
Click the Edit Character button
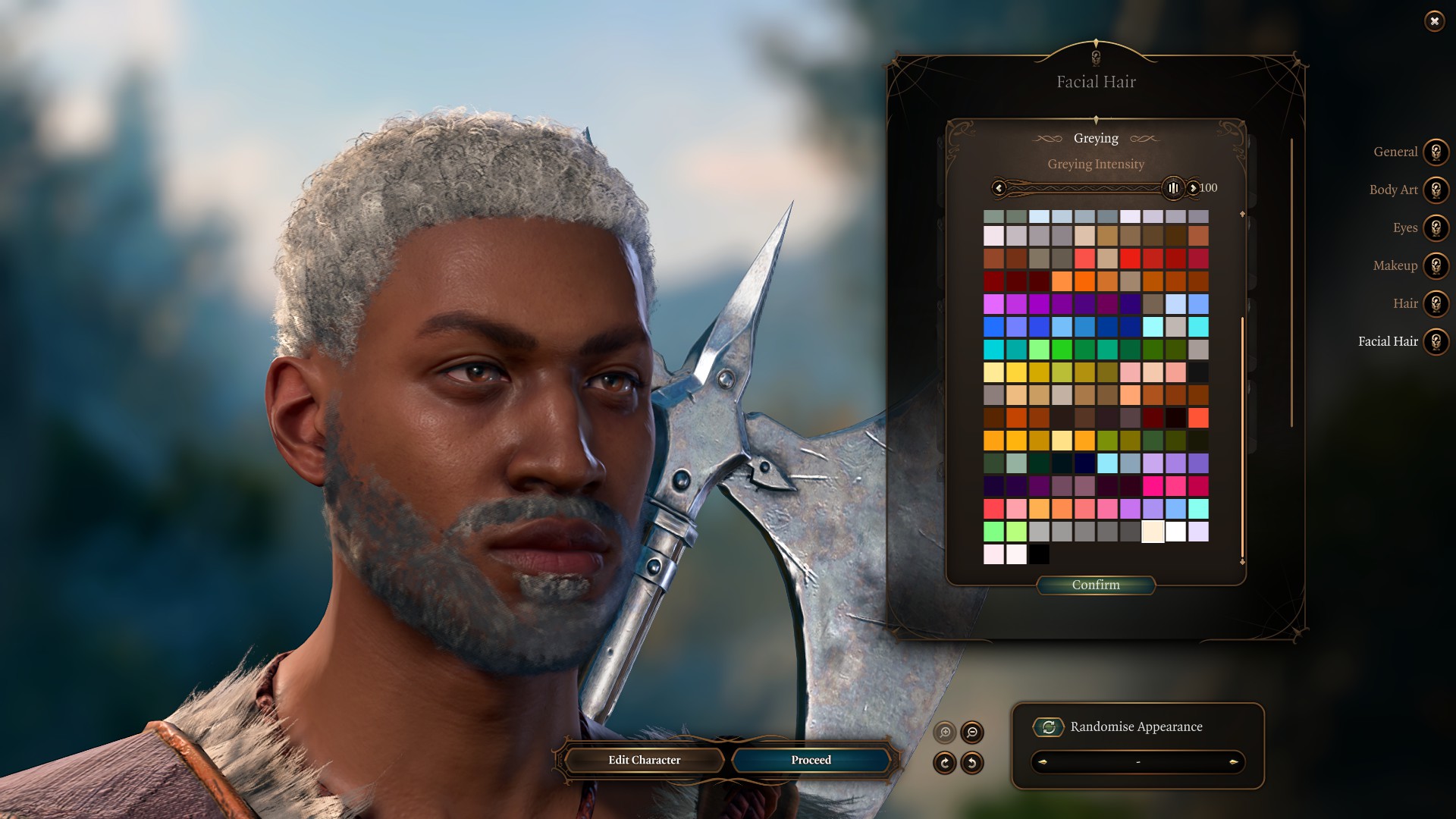644,760
